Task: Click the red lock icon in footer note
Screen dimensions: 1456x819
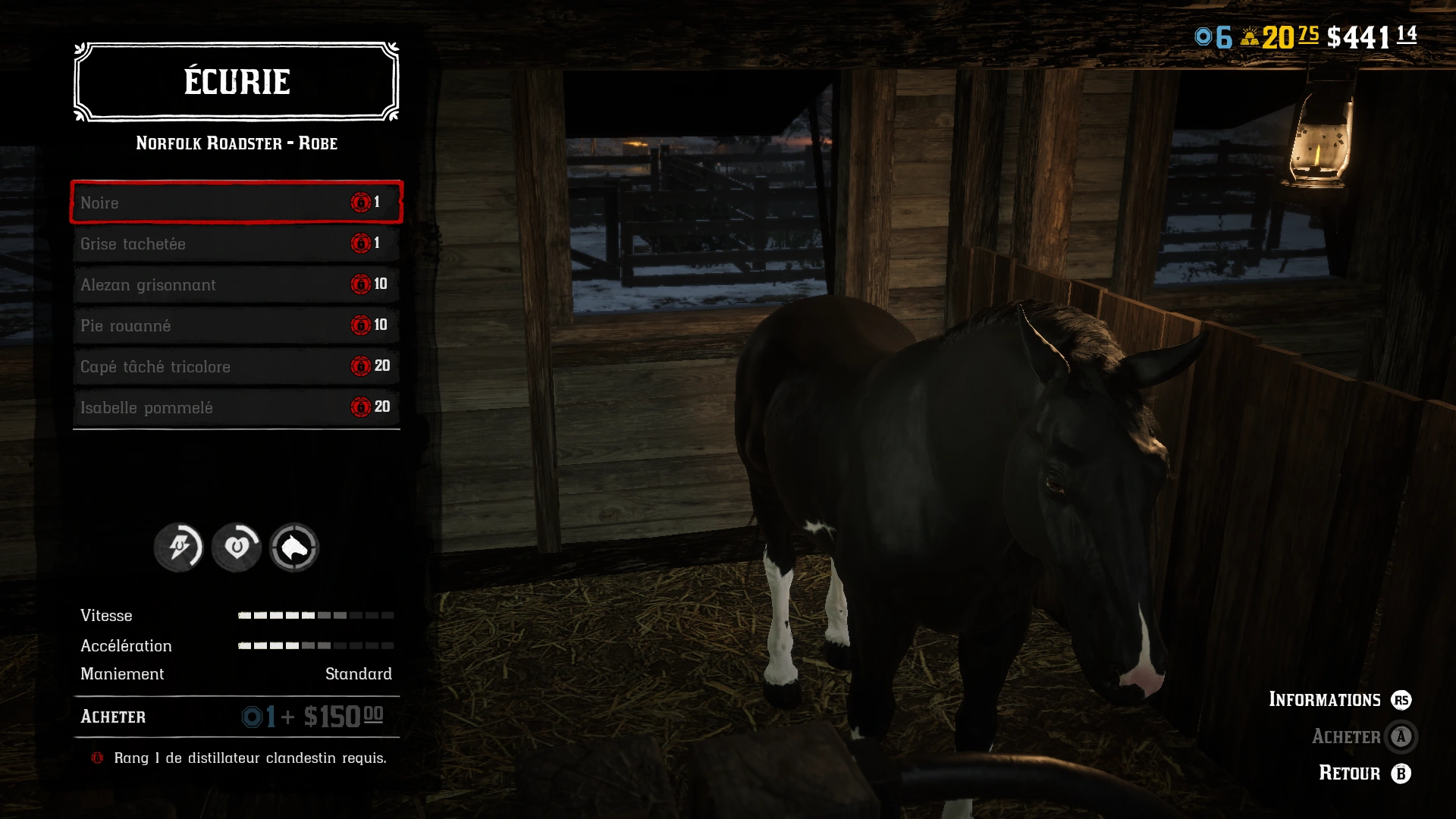Action: tap(97, 758)
